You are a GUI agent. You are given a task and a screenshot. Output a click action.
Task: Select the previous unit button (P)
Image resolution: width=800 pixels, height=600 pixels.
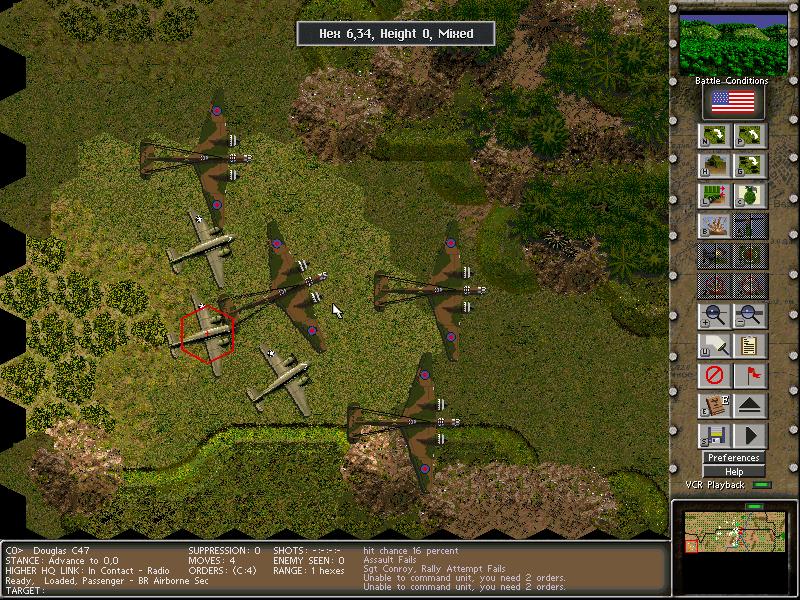click(x=750, y=136)
